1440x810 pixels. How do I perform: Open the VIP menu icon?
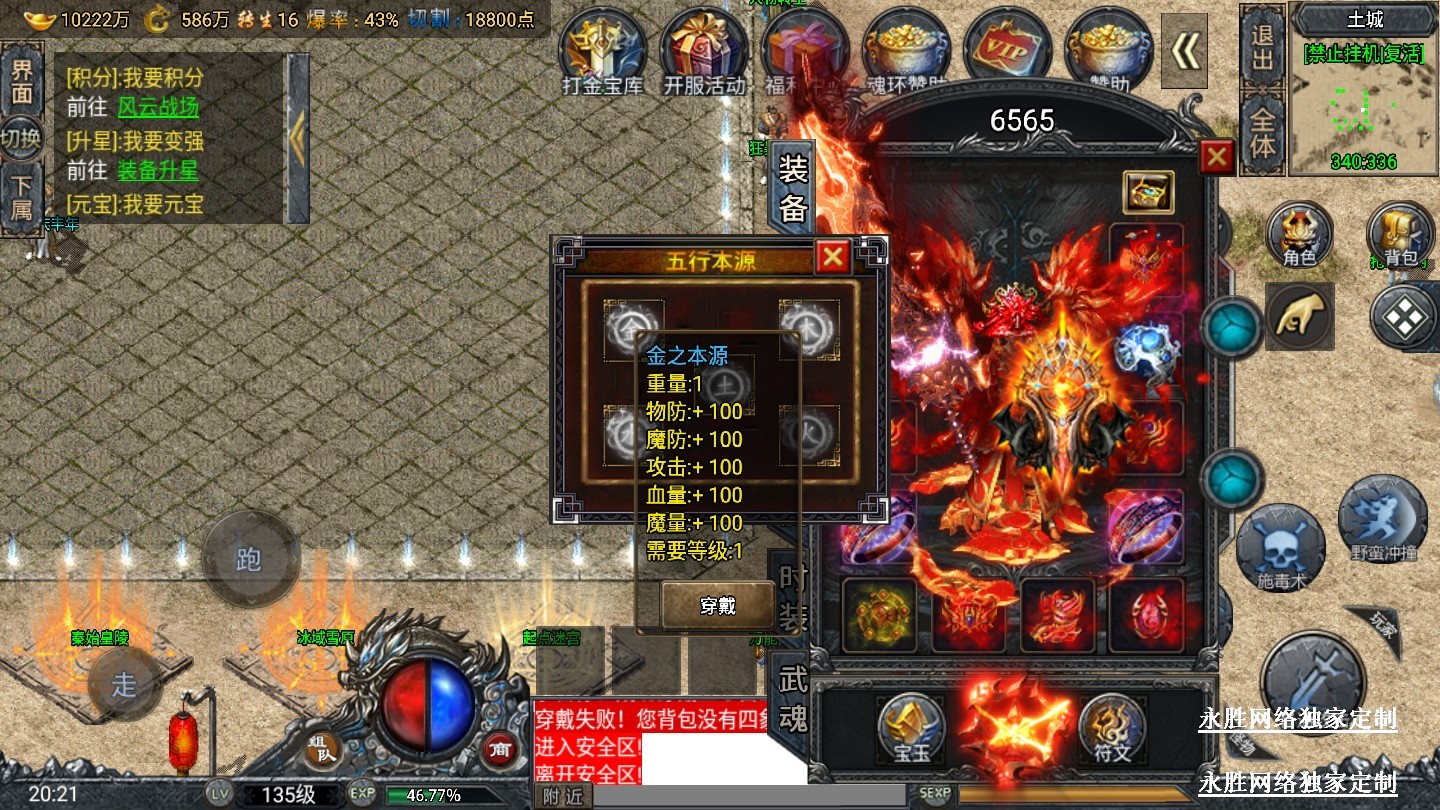click(x=1008, y=51)
